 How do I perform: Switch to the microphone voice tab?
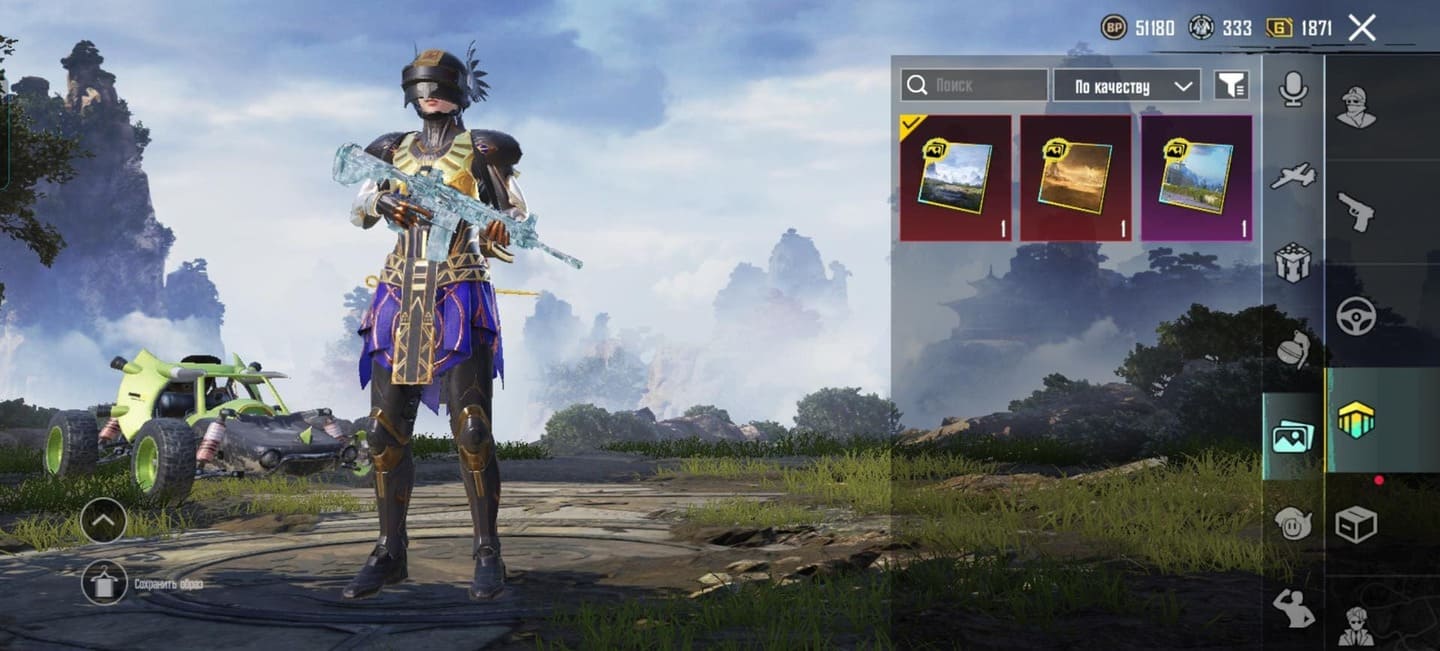[1293, 90]
